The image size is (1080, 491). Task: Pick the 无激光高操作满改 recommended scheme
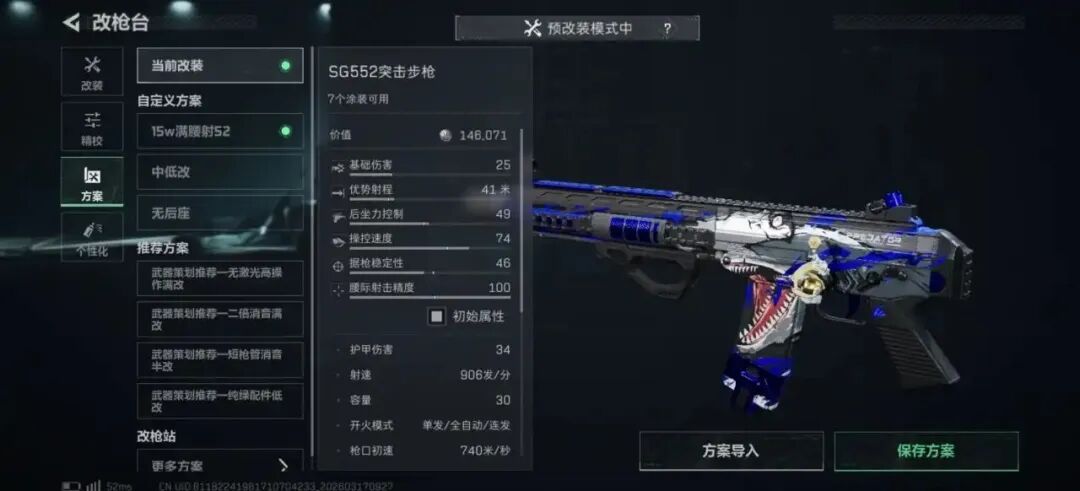220,279
